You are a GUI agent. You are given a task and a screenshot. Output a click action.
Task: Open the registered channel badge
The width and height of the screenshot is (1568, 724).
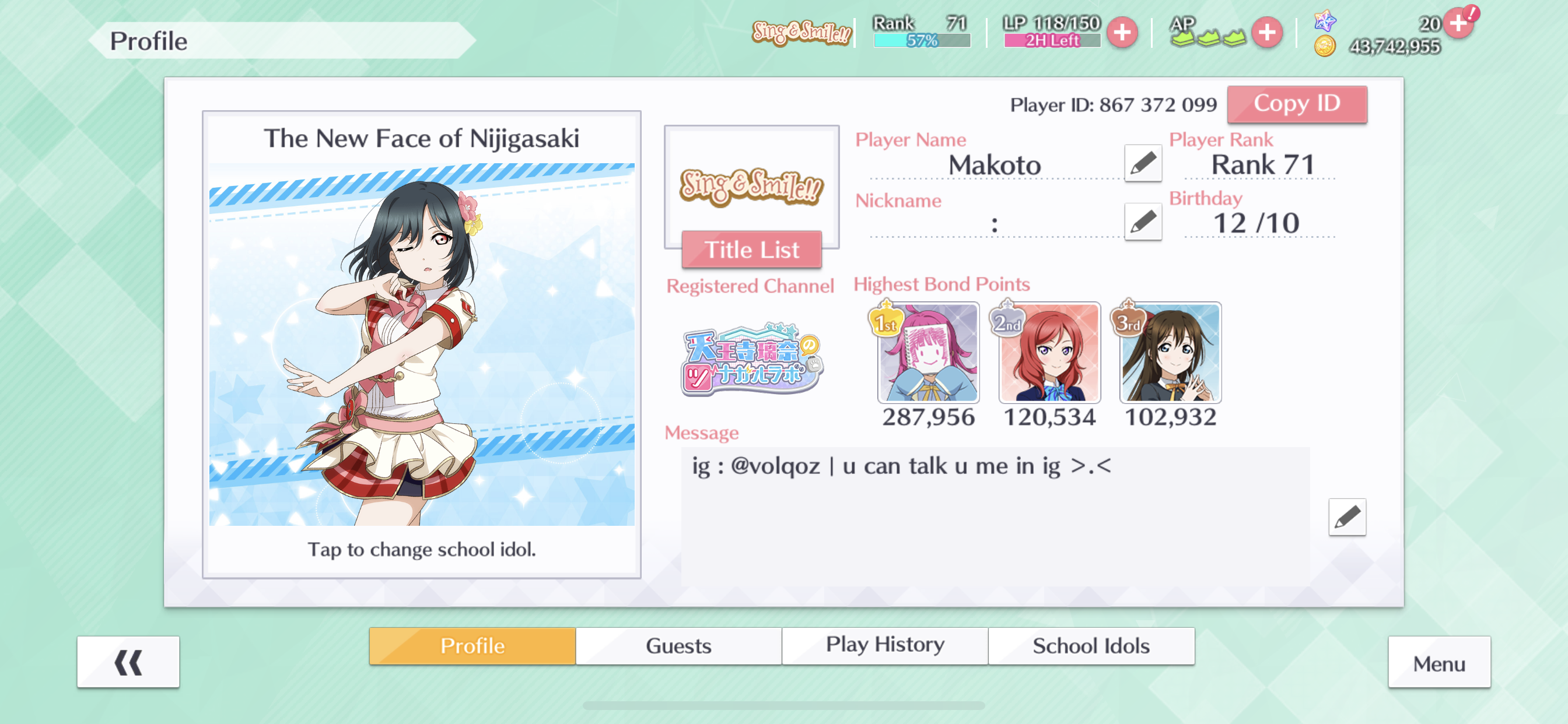(x=751, y=360)
